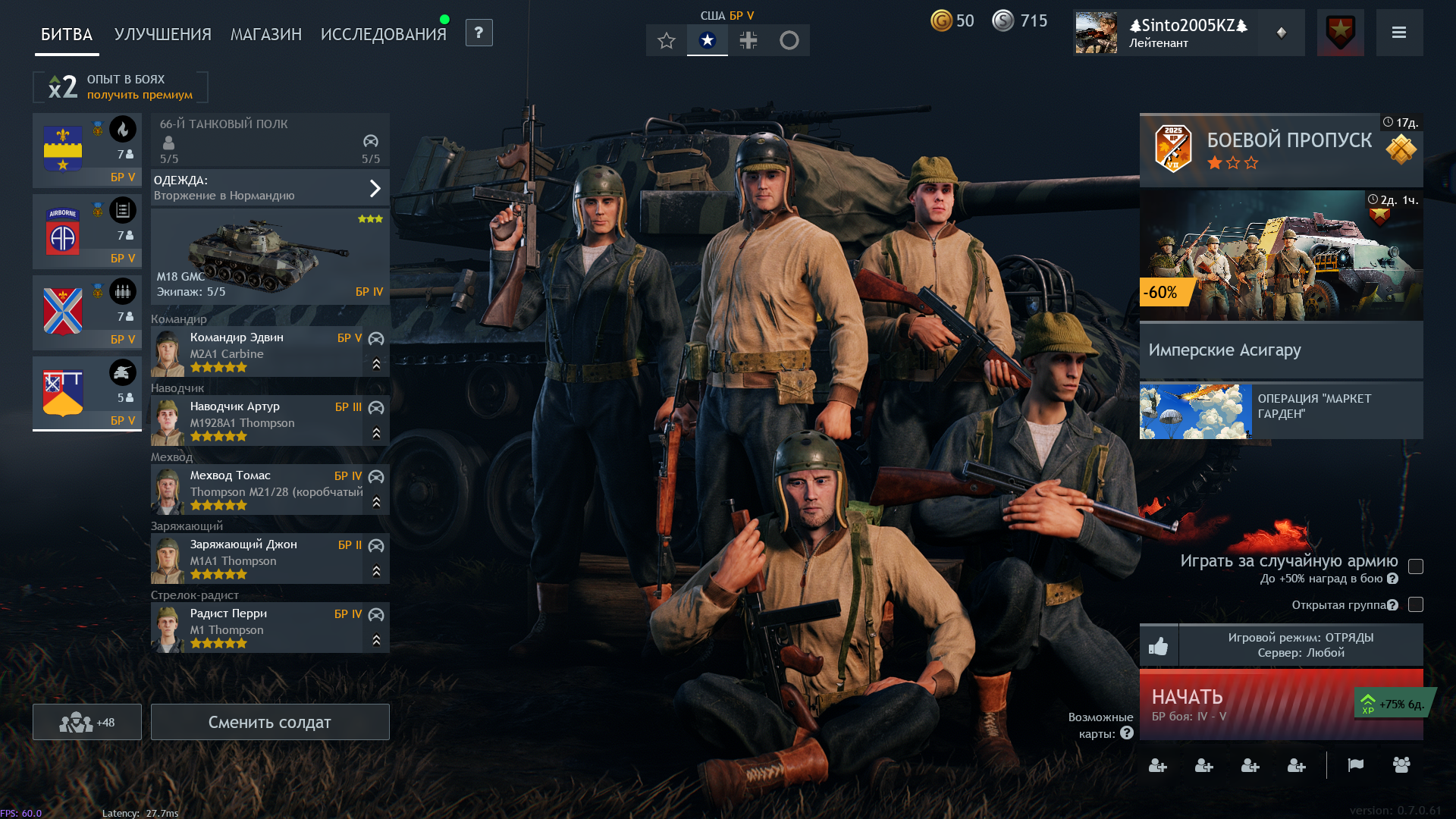1456x819 pixels.
Task: Click the Сменить солдат button
Action: tap(270, 722)
